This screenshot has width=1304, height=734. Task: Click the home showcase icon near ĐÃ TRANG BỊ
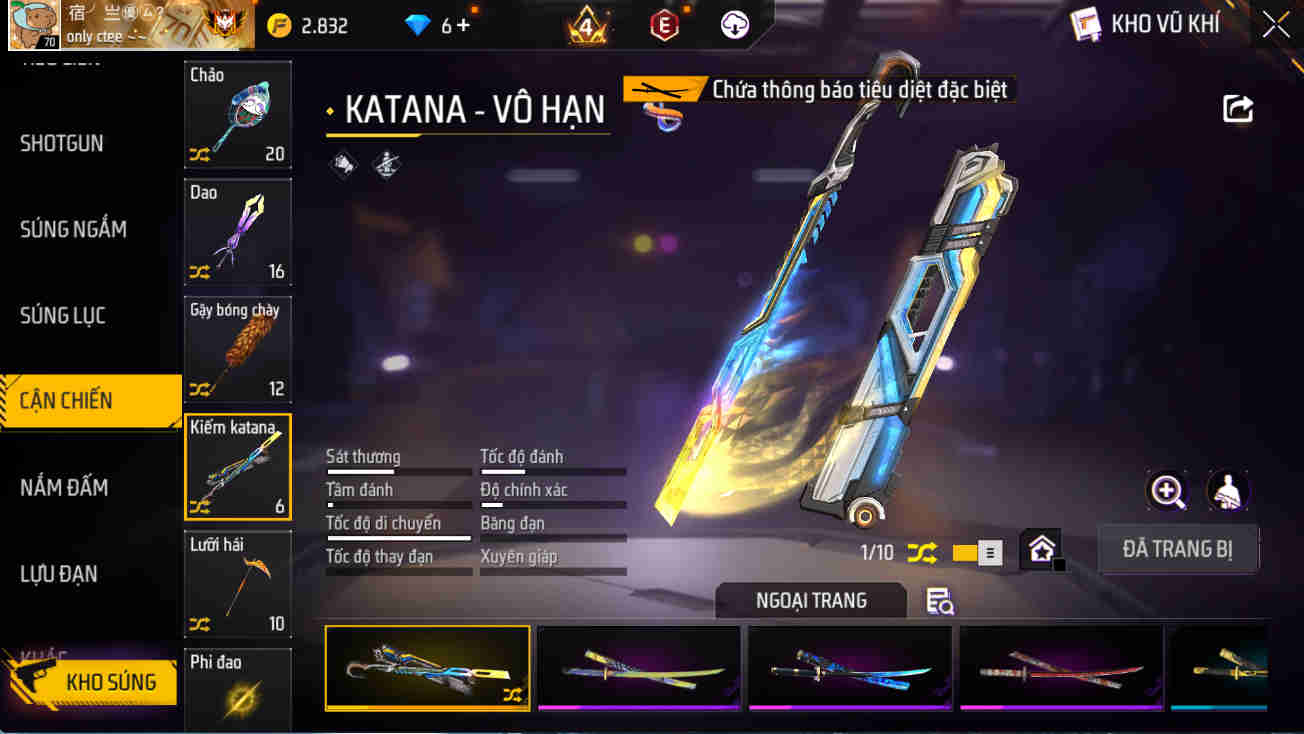pos(1040,549)
